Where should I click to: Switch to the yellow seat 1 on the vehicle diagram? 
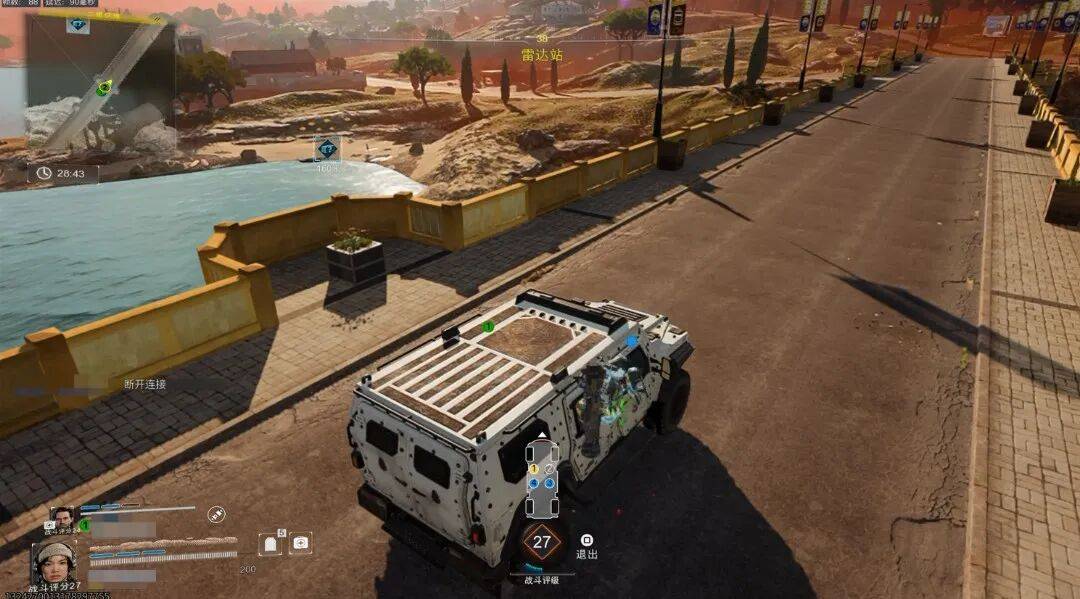tap(534, 468)
